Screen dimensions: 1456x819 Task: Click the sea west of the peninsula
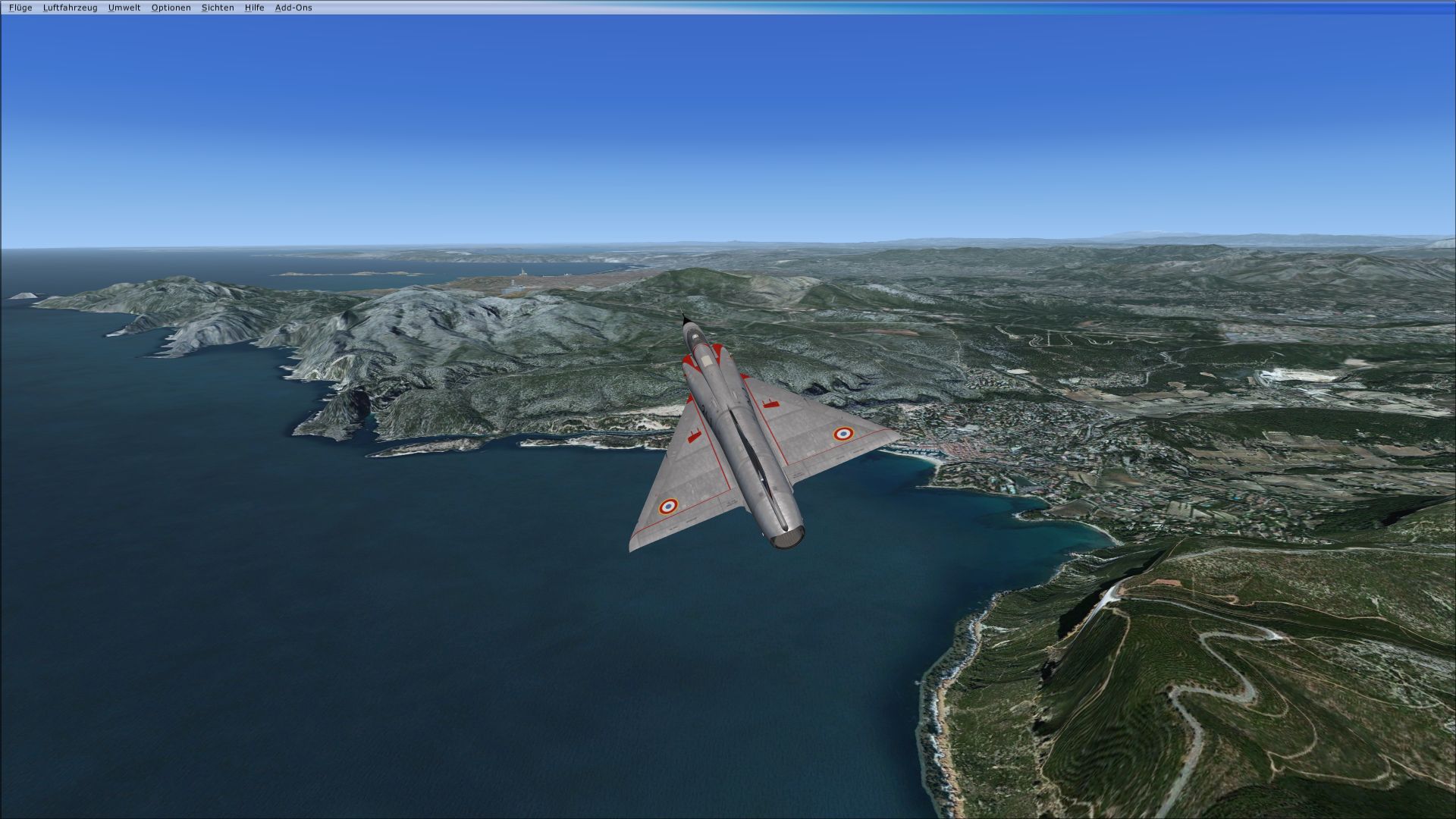227,531
